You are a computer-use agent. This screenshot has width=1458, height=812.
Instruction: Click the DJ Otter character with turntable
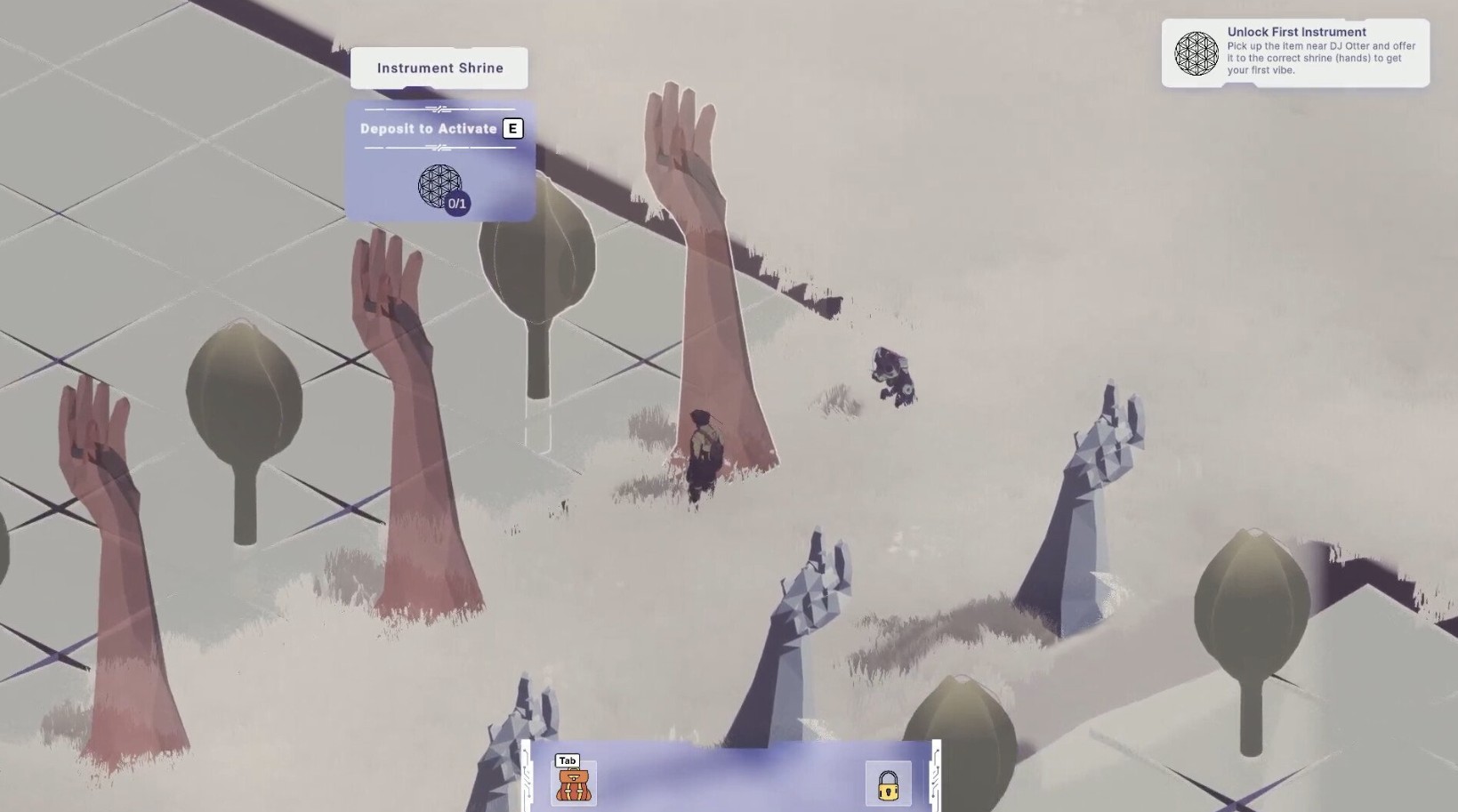tap(894, 377)
